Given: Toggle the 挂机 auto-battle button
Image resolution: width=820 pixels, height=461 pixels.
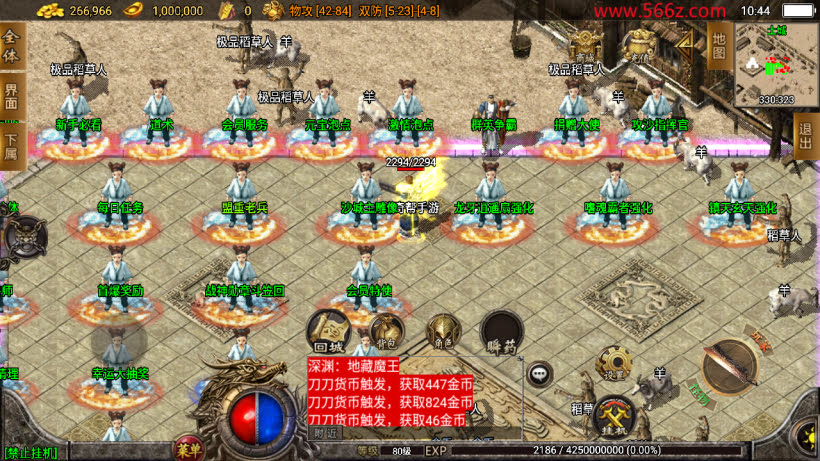Looking at the screenshot, I should point(615,417).
